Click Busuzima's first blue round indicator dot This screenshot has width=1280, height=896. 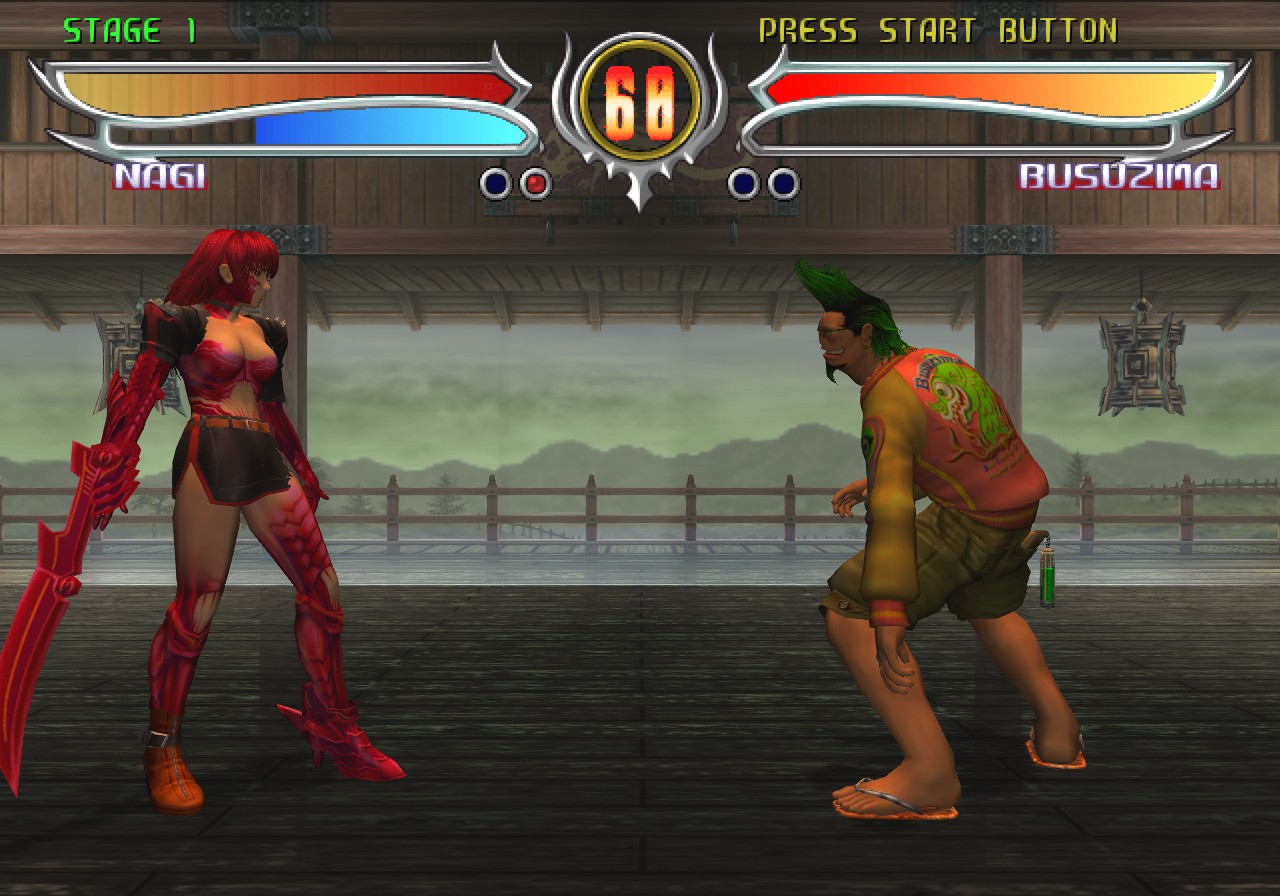(742, 183)
